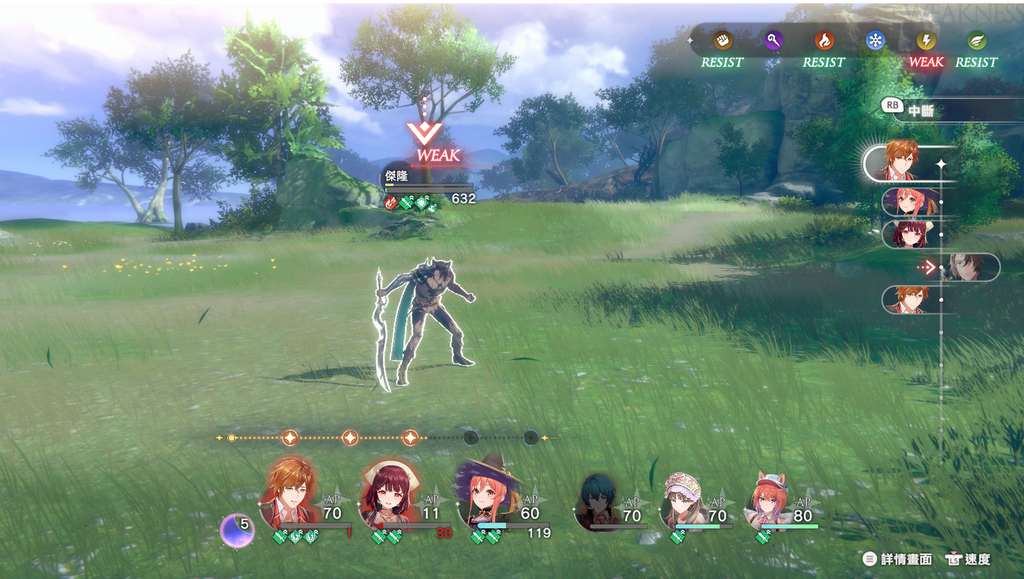Choose the blue snowflake ice element icon

coord(876,41)
